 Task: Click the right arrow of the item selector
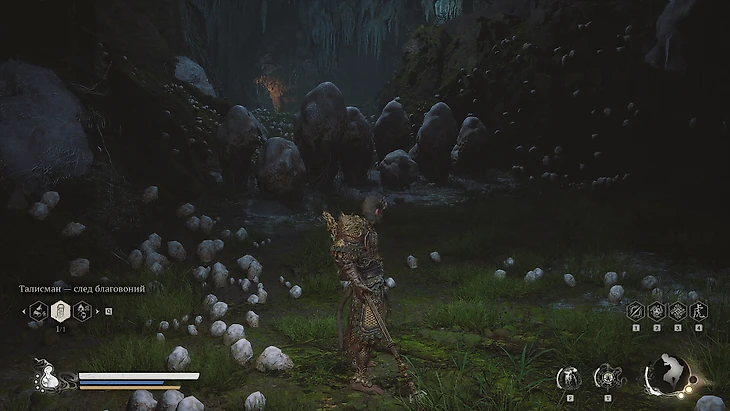click(97, 310)
